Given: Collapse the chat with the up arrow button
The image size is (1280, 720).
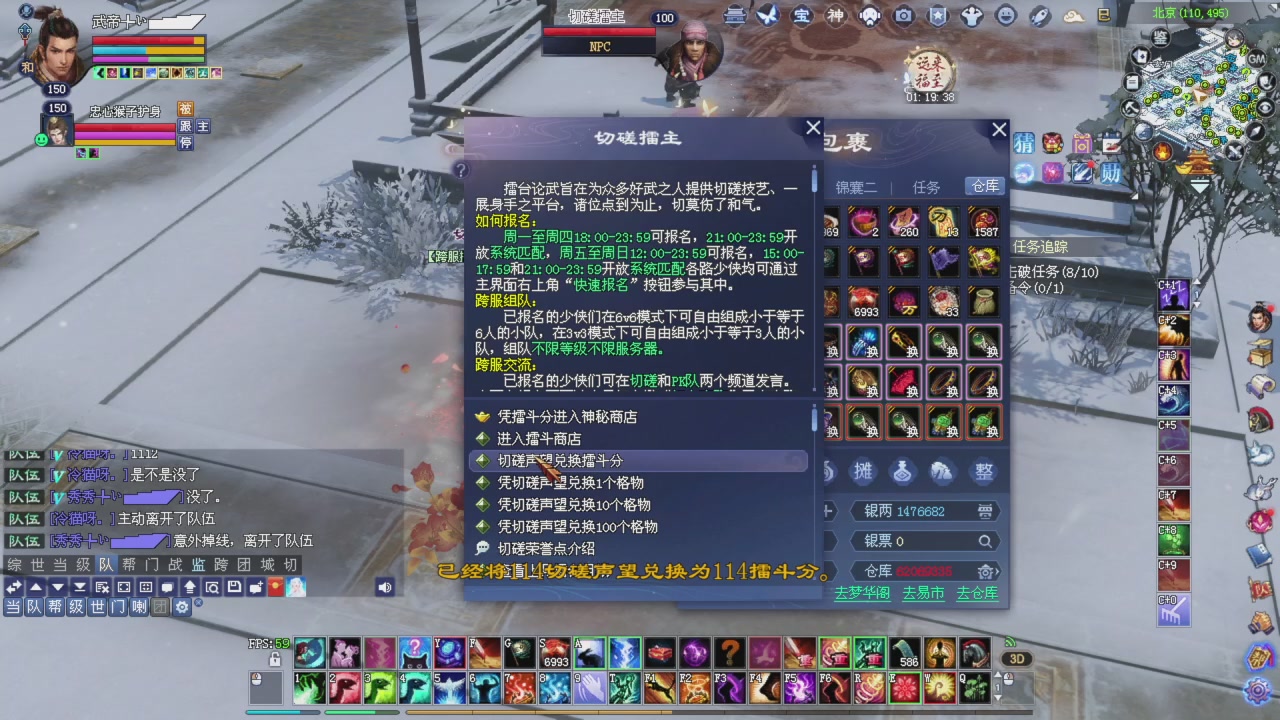Looking at the screenshot, I should [x=34, y=587].
